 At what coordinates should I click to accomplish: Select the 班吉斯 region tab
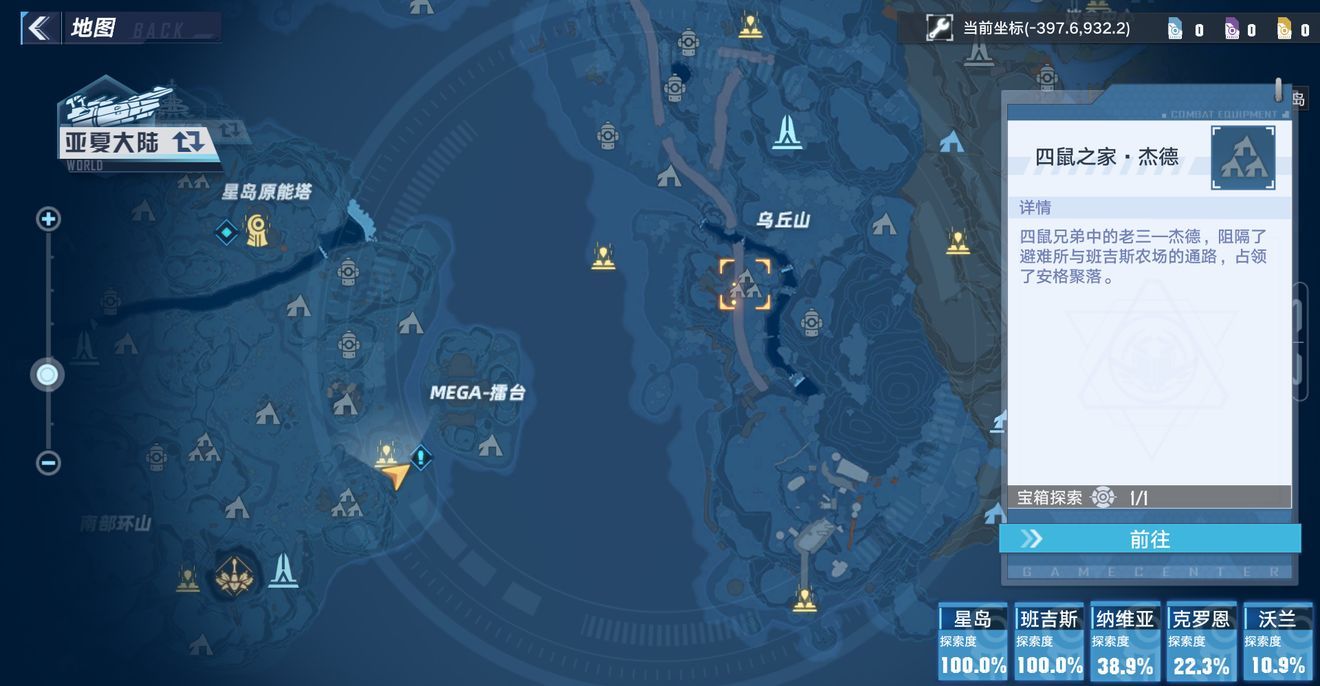(1049, 642)
